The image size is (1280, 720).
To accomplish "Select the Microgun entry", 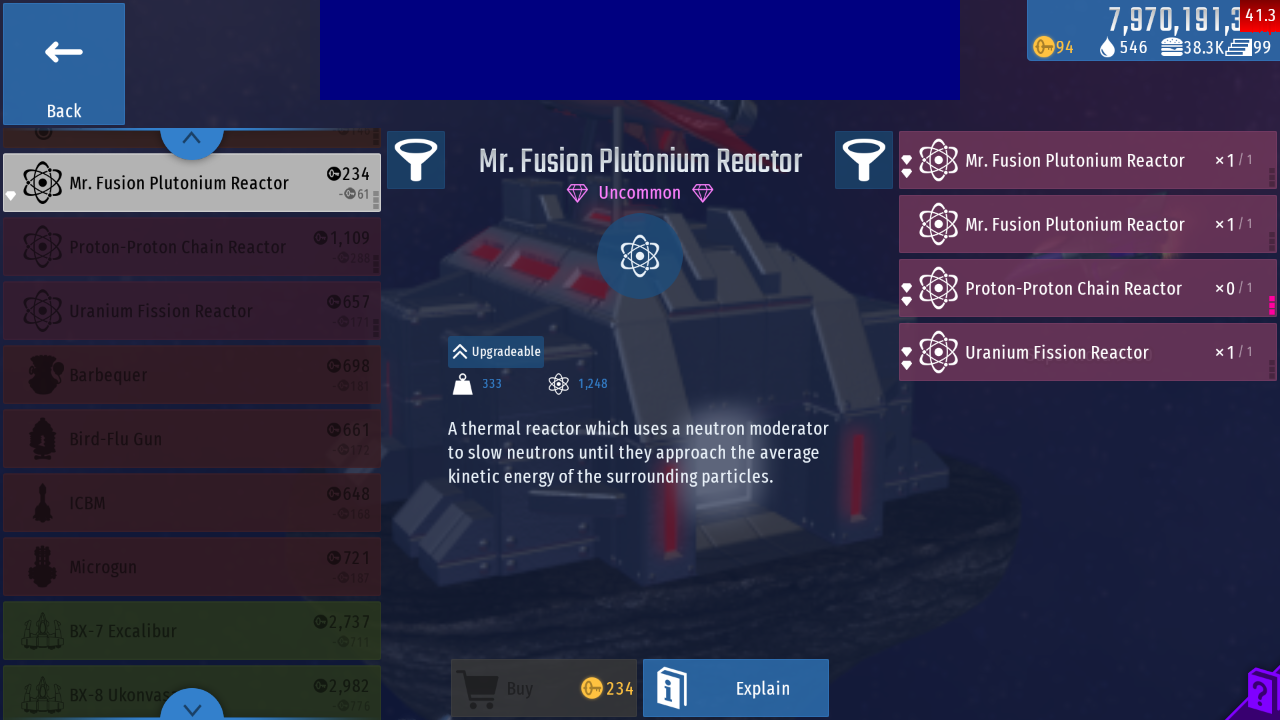I will (191, 567).
